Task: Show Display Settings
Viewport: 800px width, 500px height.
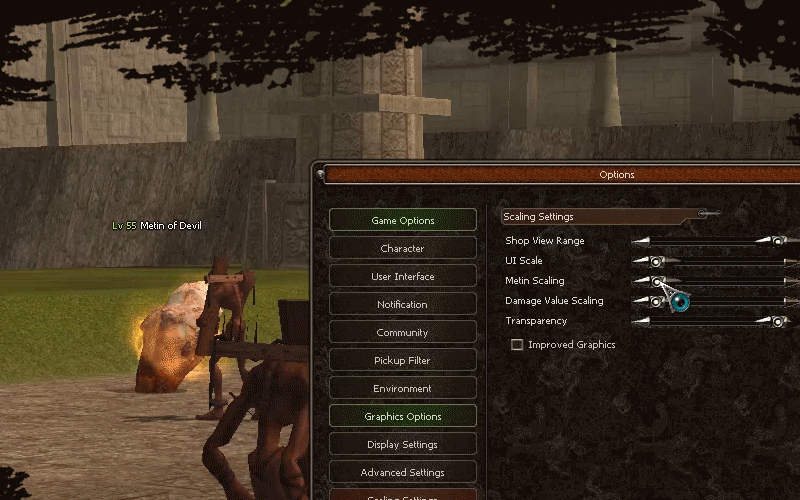Action: pyautogui.click(x=402, y=444)
